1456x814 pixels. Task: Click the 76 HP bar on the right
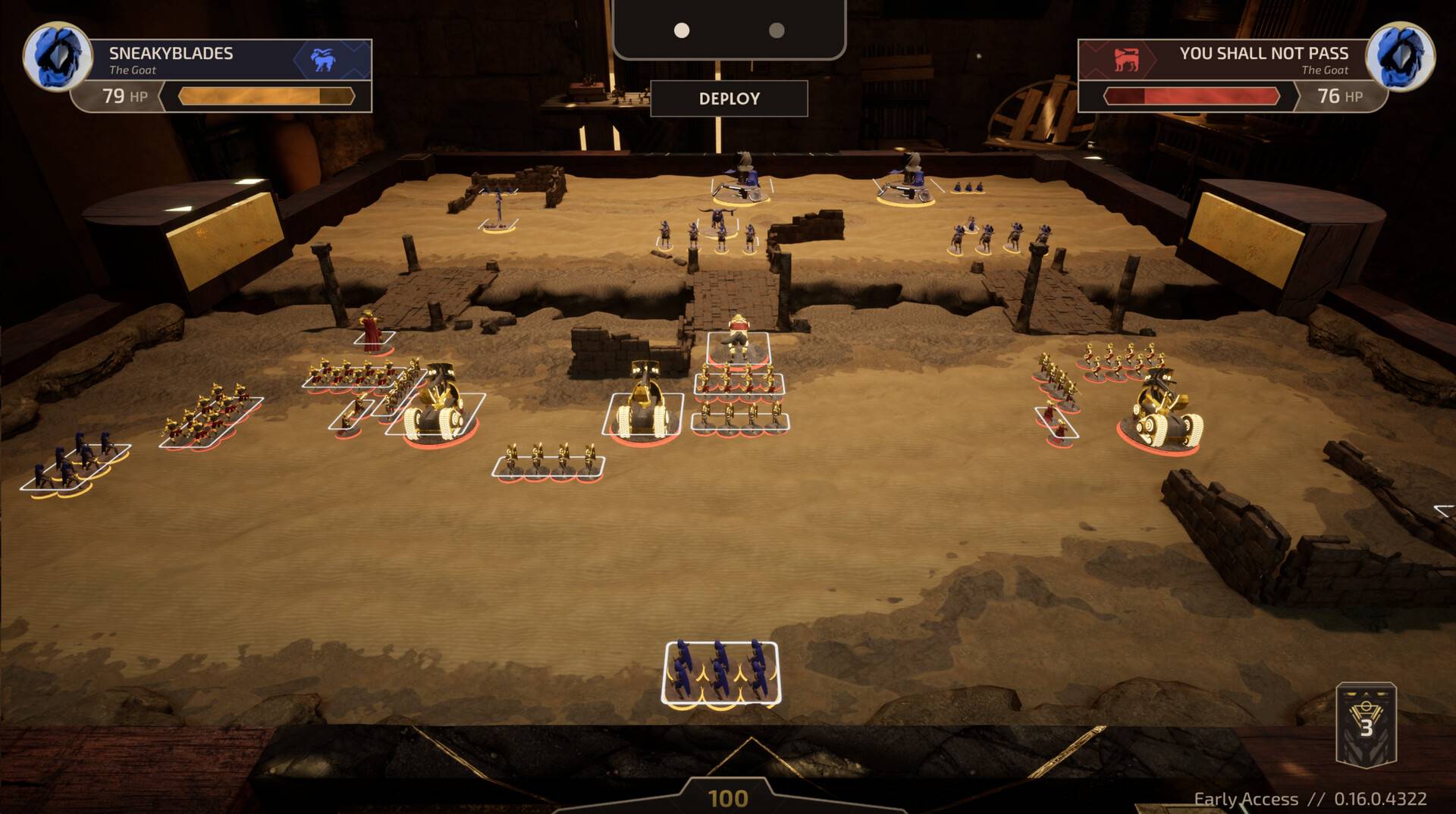point(1191,96)
